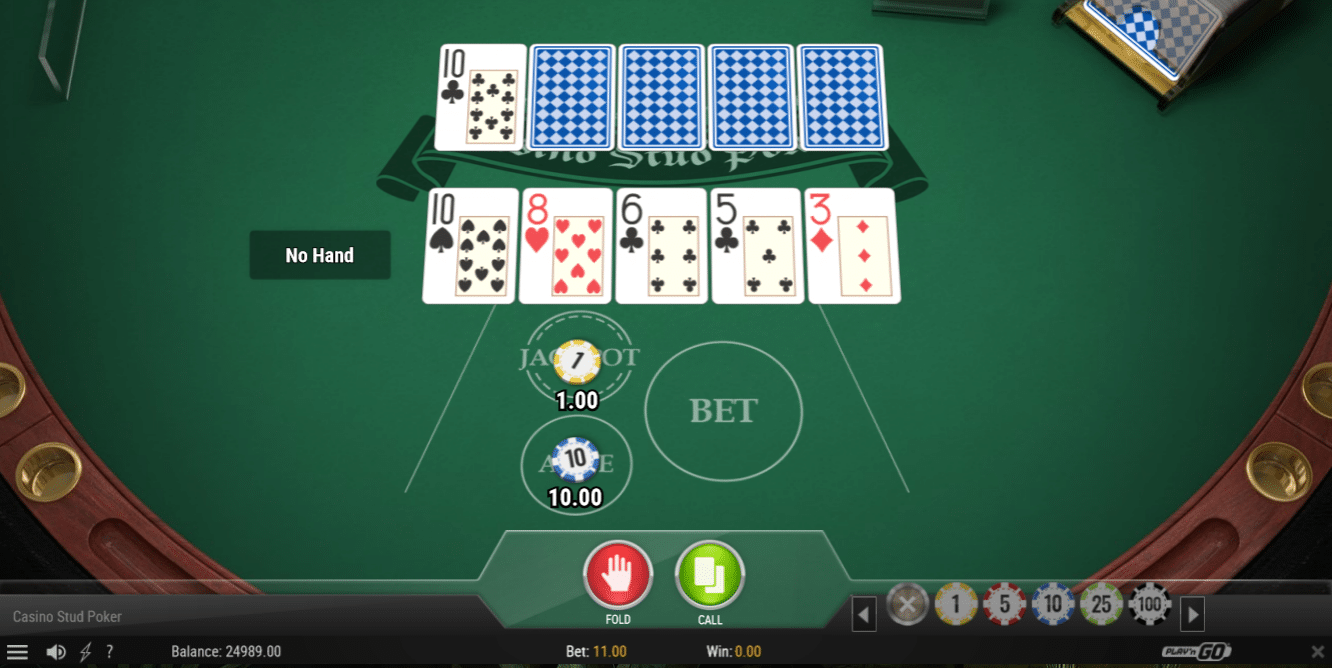This screenshot has width=1332, height=668.
Task: Close the game with the corner X
Action: tap(1316, 652)
